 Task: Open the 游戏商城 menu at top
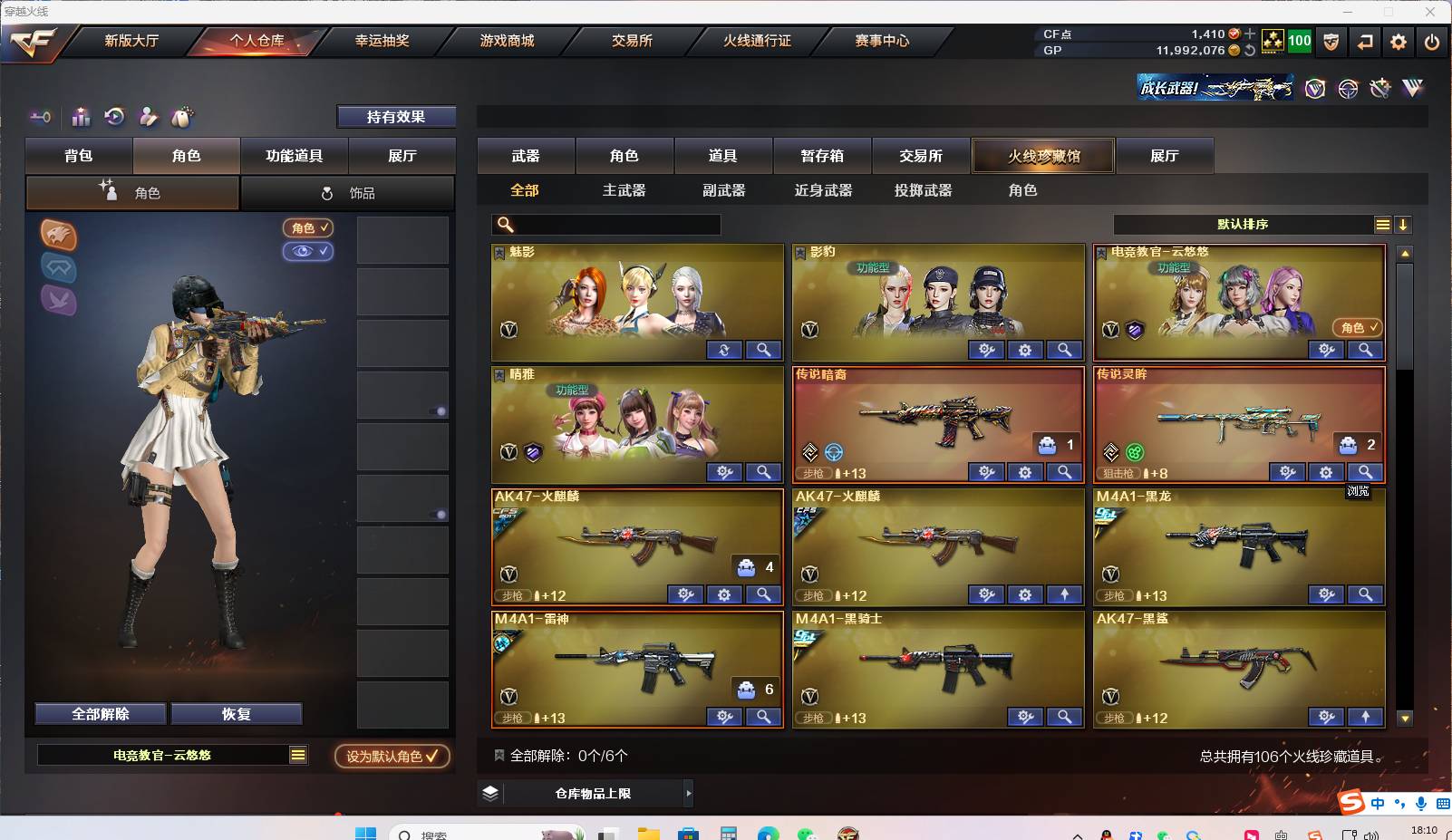[x=505, y=41]
